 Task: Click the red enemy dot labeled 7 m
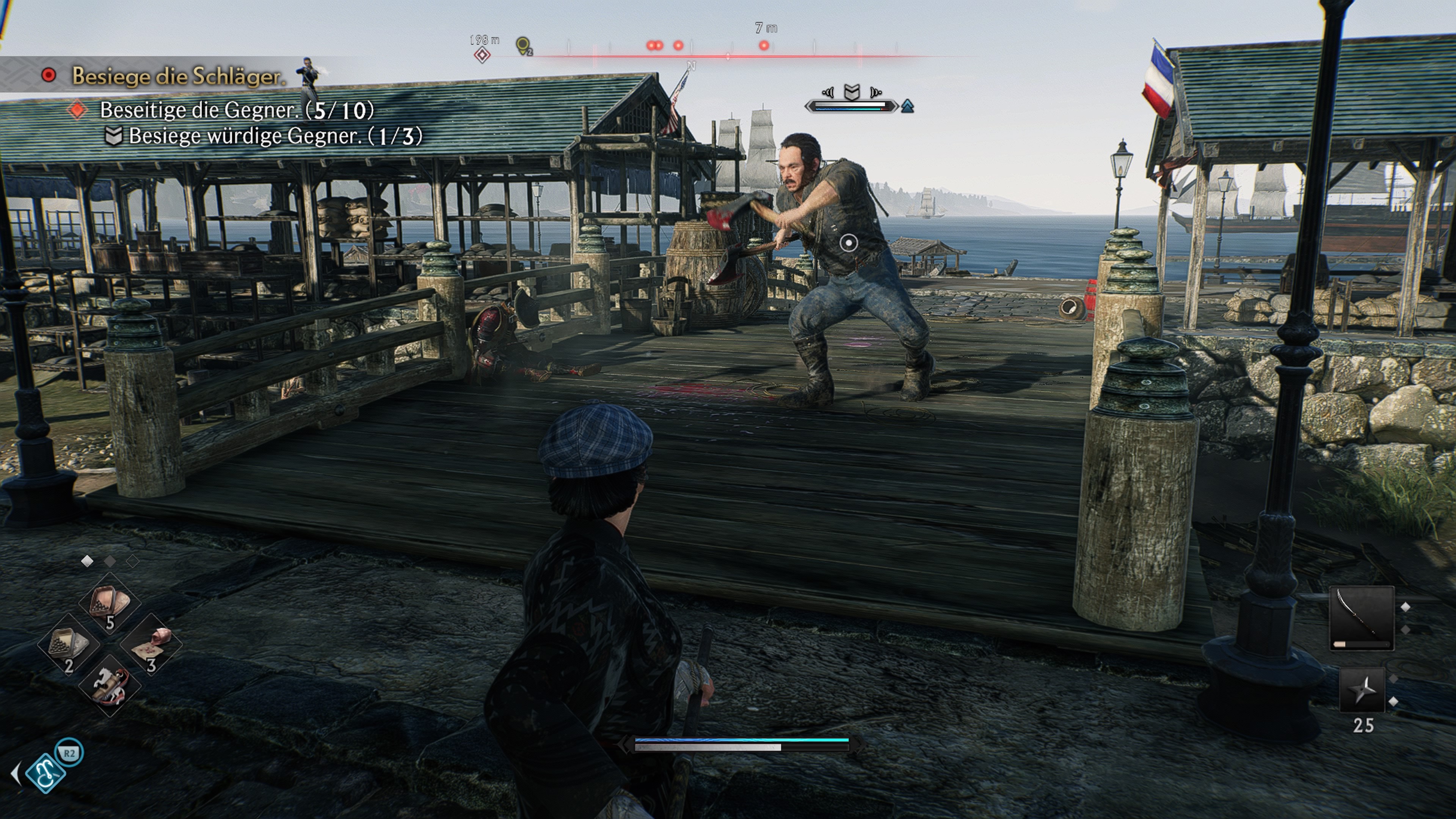coord(764,45)
